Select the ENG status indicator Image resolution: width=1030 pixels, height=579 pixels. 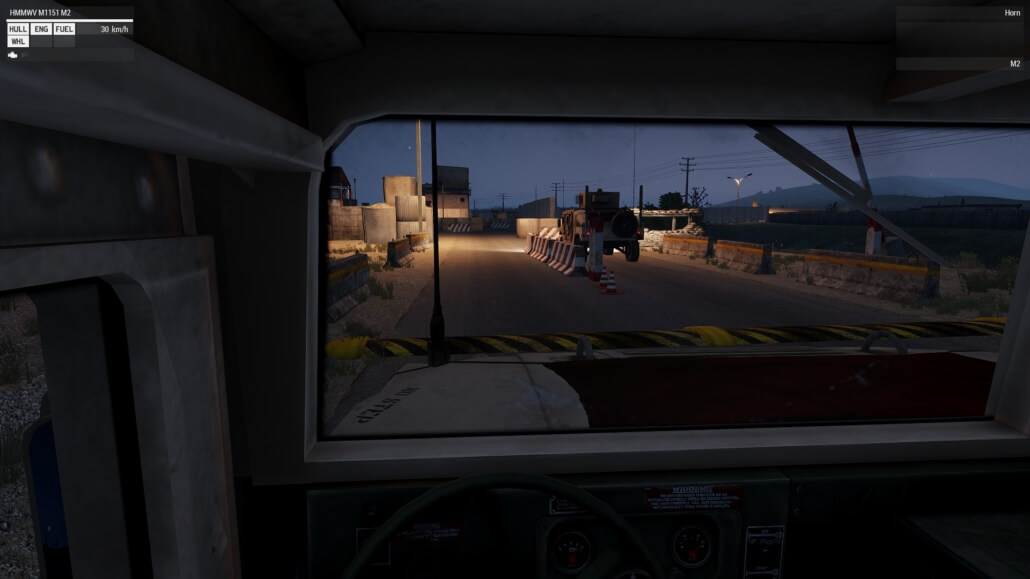tap(41, 29)
